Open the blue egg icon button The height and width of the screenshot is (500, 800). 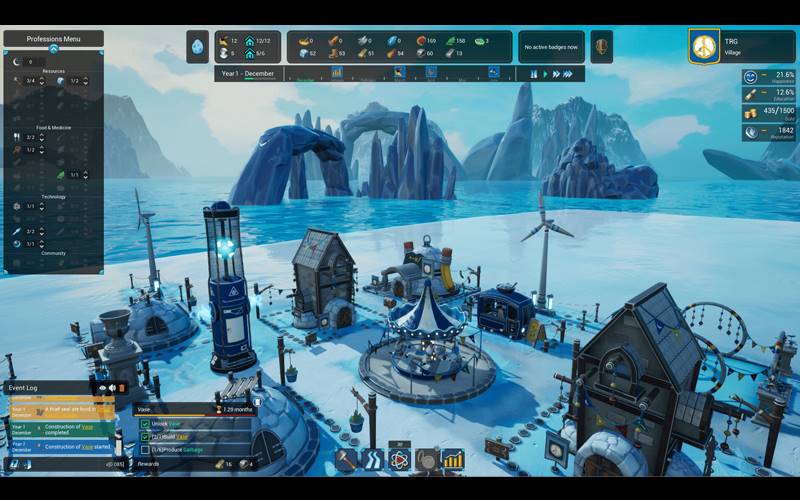coord(197,46)
